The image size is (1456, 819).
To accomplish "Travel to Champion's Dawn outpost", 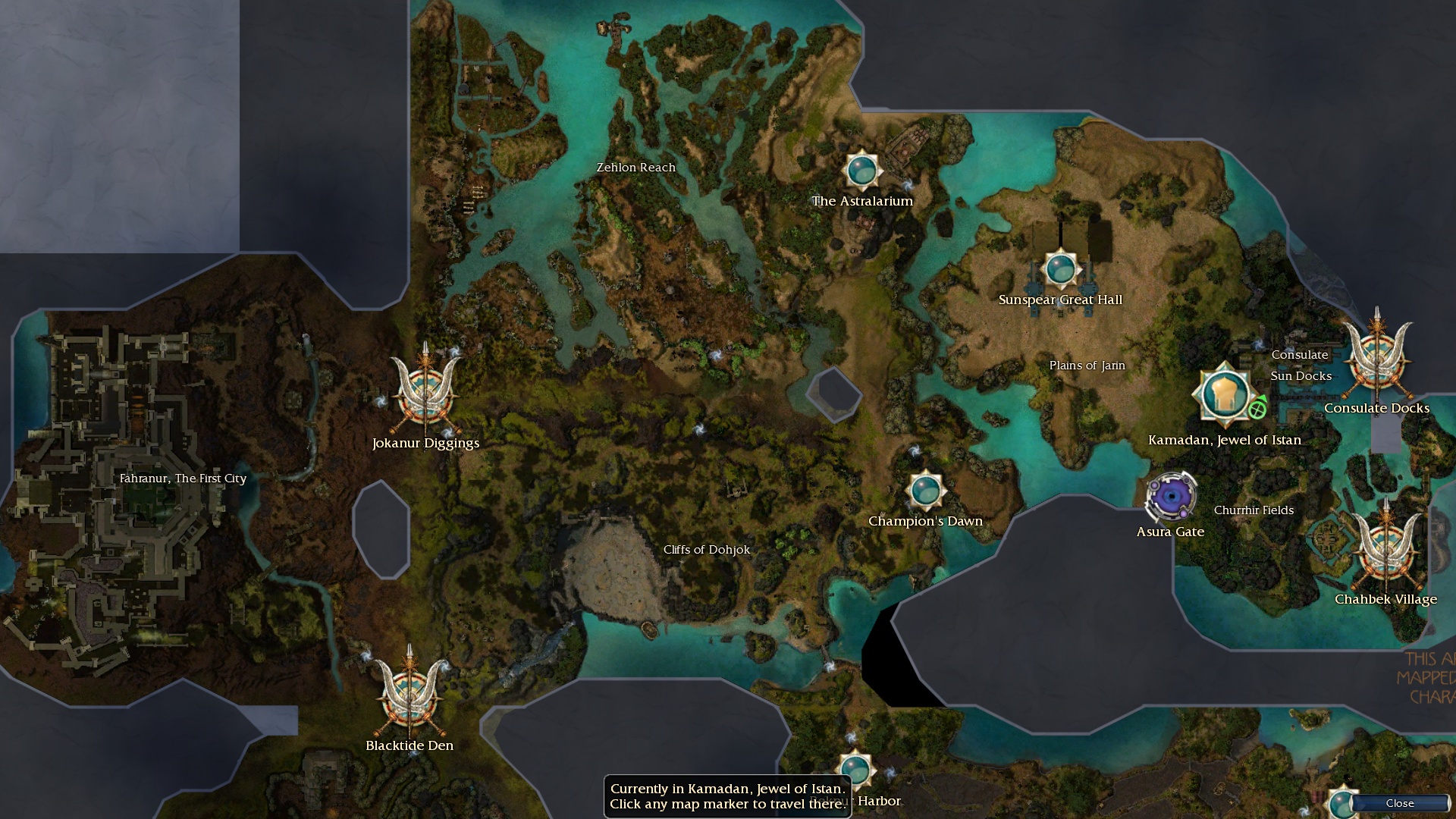I will click(925, 491).
